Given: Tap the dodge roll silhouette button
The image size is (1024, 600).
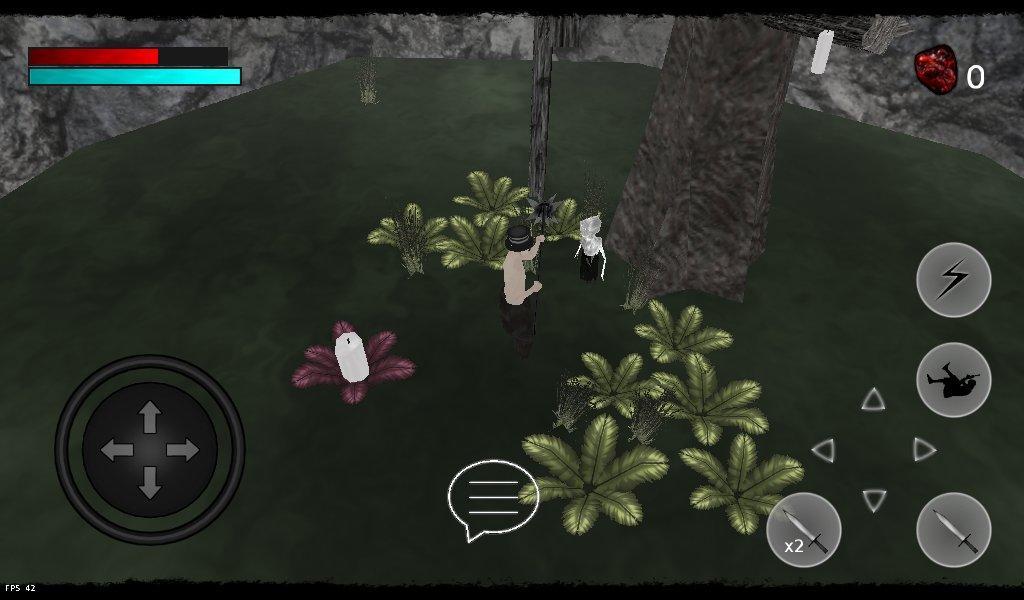Looking at the screenshot, I should click(x=953, y=379).
